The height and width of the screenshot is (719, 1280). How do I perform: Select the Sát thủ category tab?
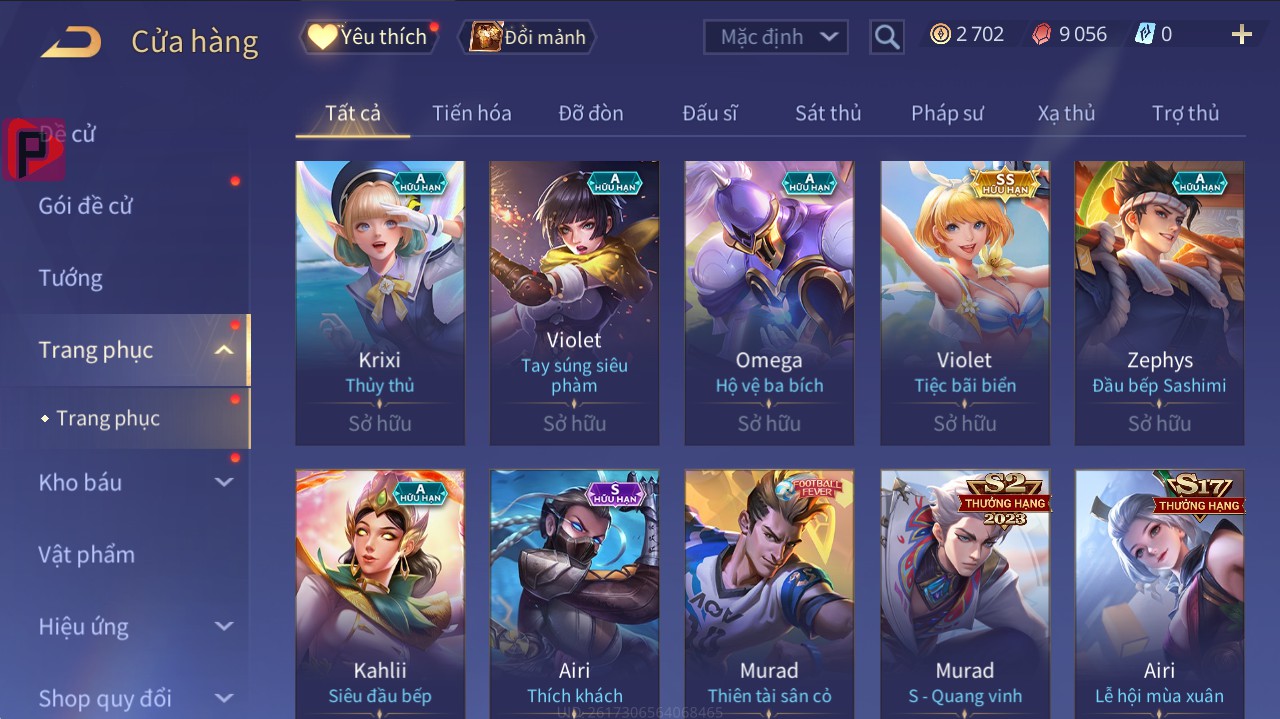[x=828, y=113]
